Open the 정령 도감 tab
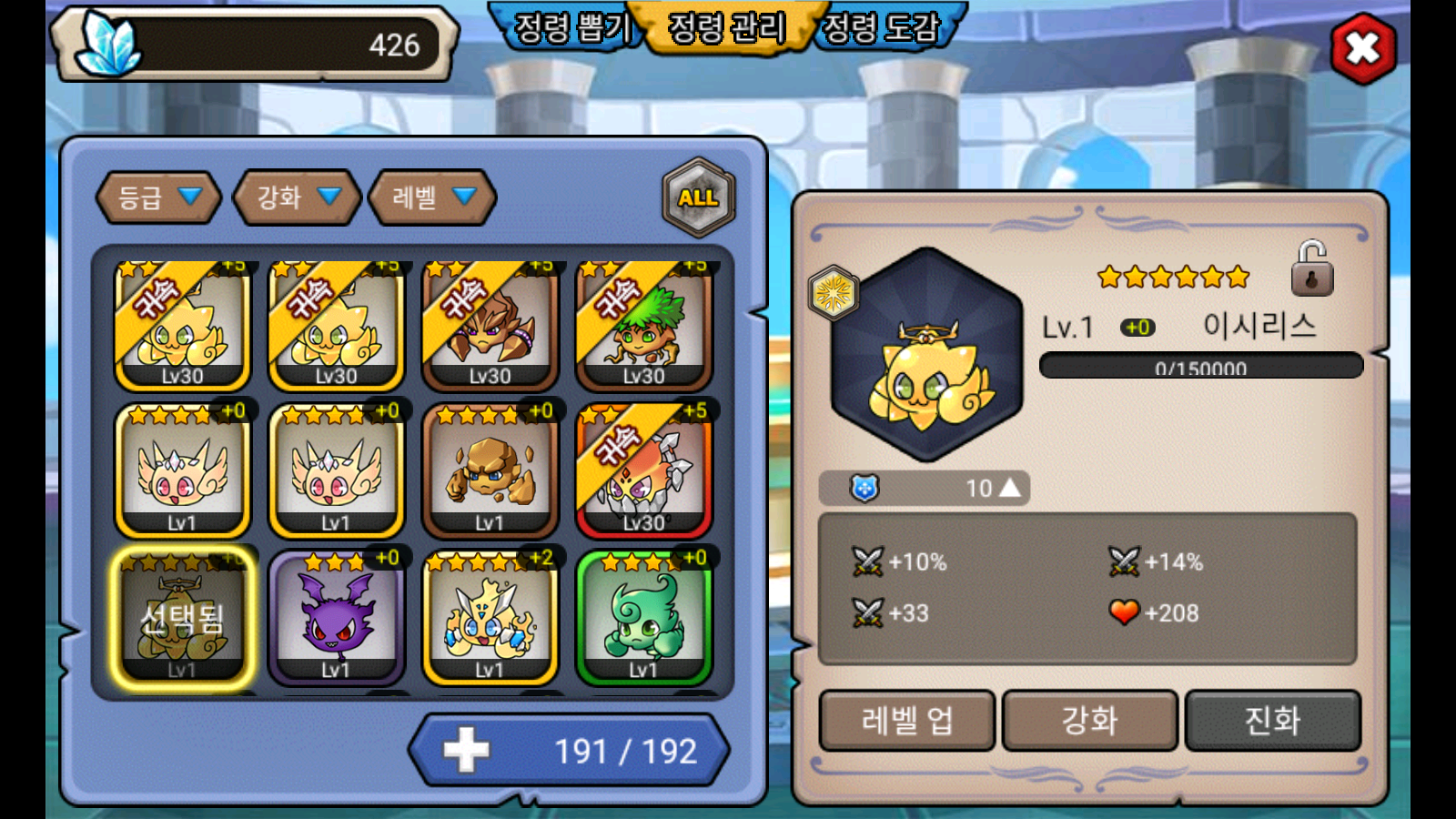 pyautogui.click(x=881, y=27)
